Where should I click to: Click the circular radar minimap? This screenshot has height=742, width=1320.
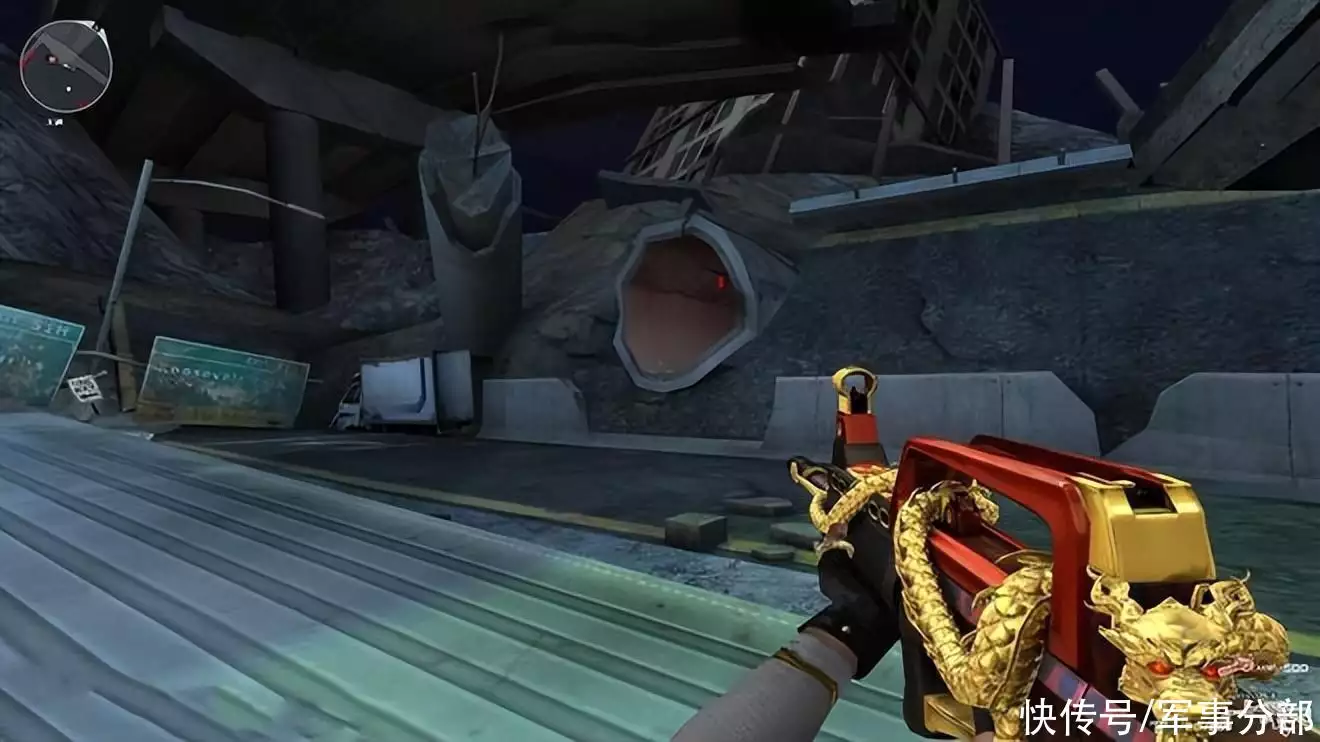pyautogui.click(x=66, y=66)
